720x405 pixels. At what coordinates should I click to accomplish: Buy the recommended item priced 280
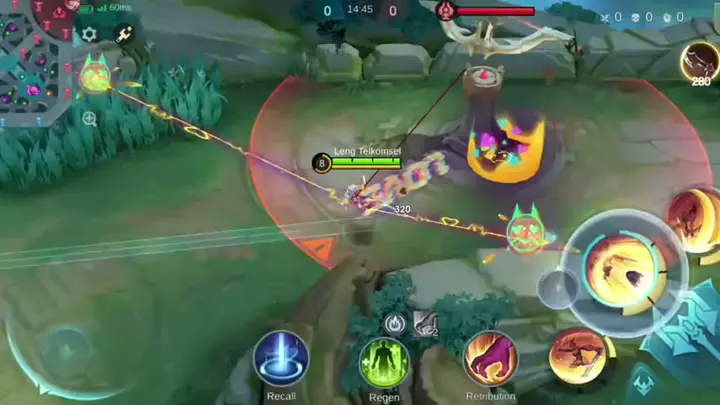(700, 62)
